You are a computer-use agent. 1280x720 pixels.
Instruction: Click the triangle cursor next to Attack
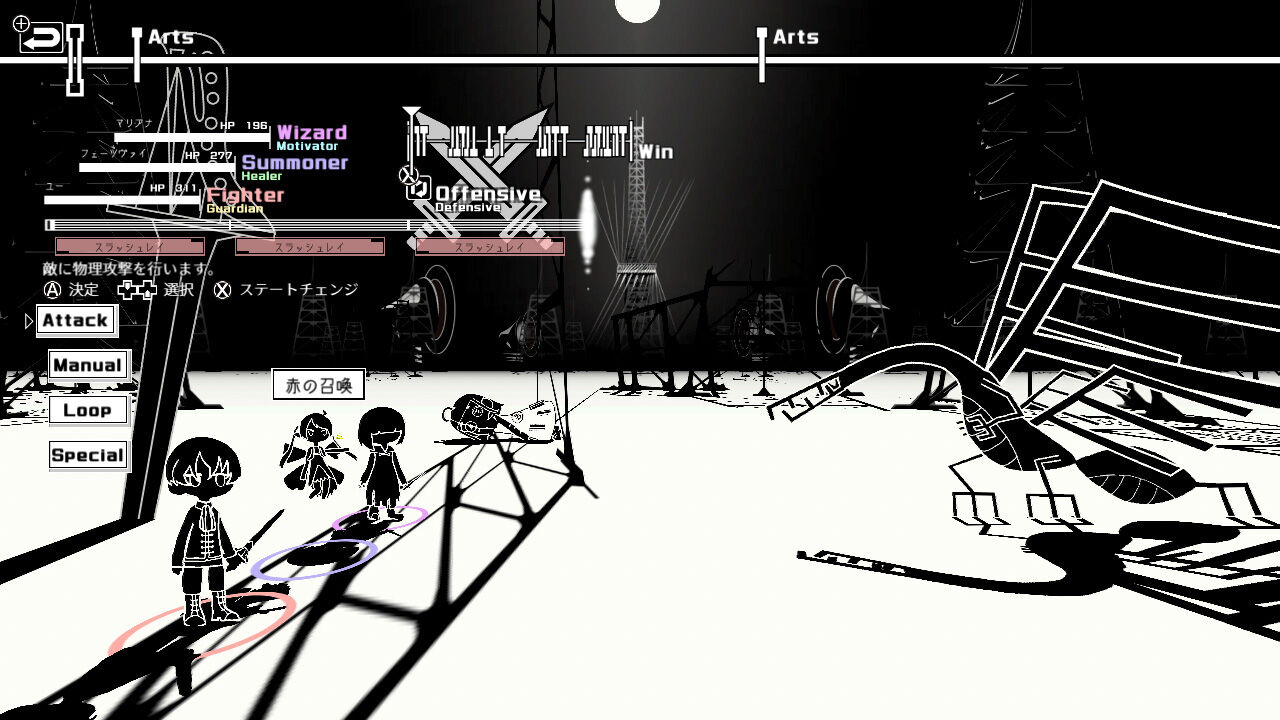tap(26, 321)
